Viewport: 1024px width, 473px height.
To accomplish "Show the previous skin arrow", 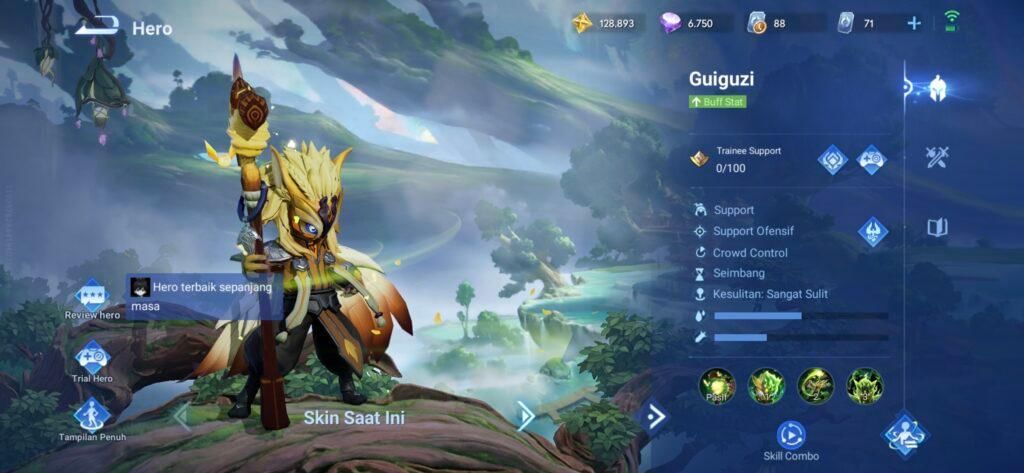I will tap(181, 416).
